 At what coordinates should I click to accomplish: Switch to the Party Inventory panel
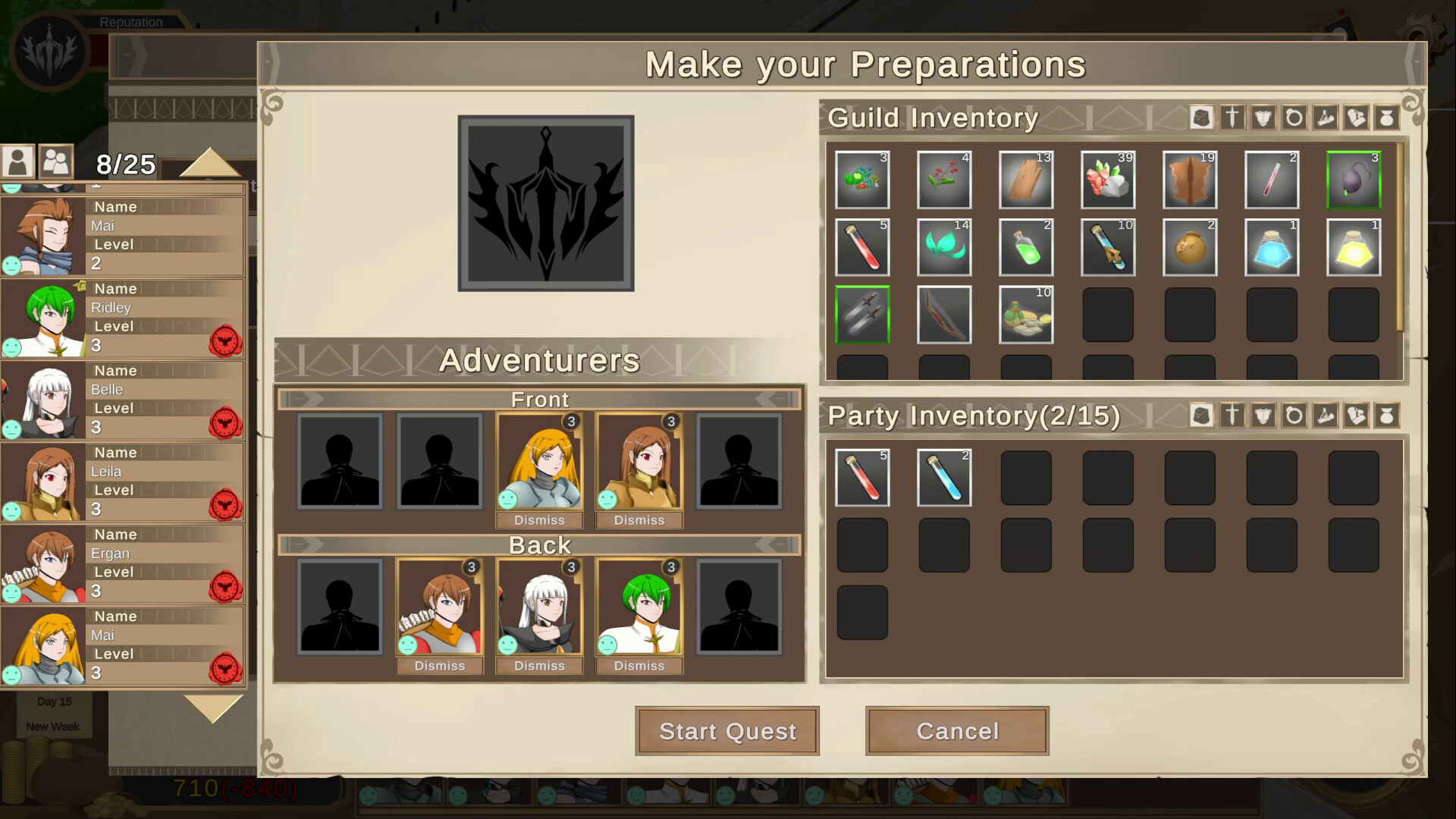[974, 416]
